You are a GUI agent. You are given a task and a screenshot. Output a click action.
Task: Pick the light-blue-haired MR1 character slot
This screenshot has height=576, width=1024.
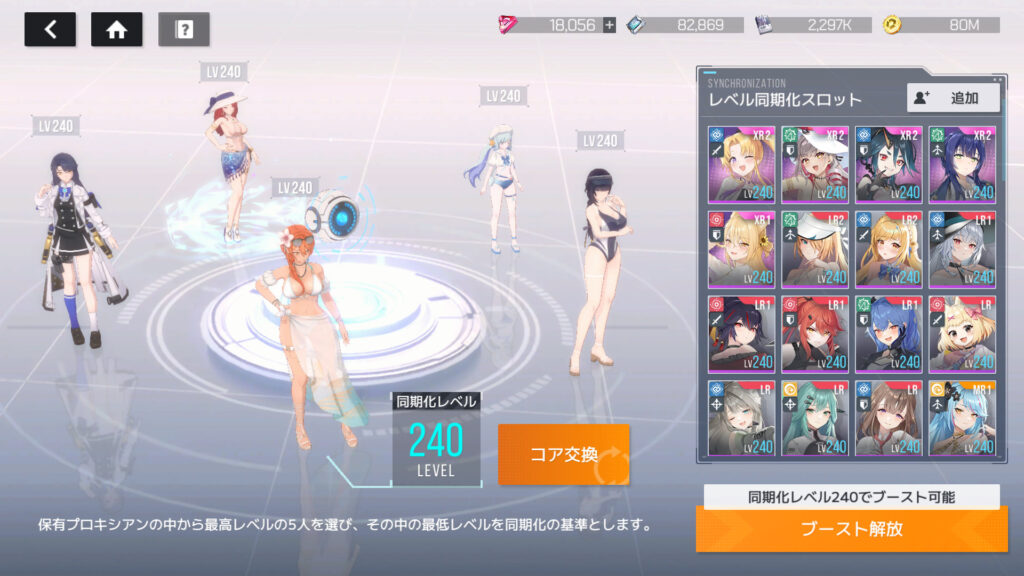962,417
